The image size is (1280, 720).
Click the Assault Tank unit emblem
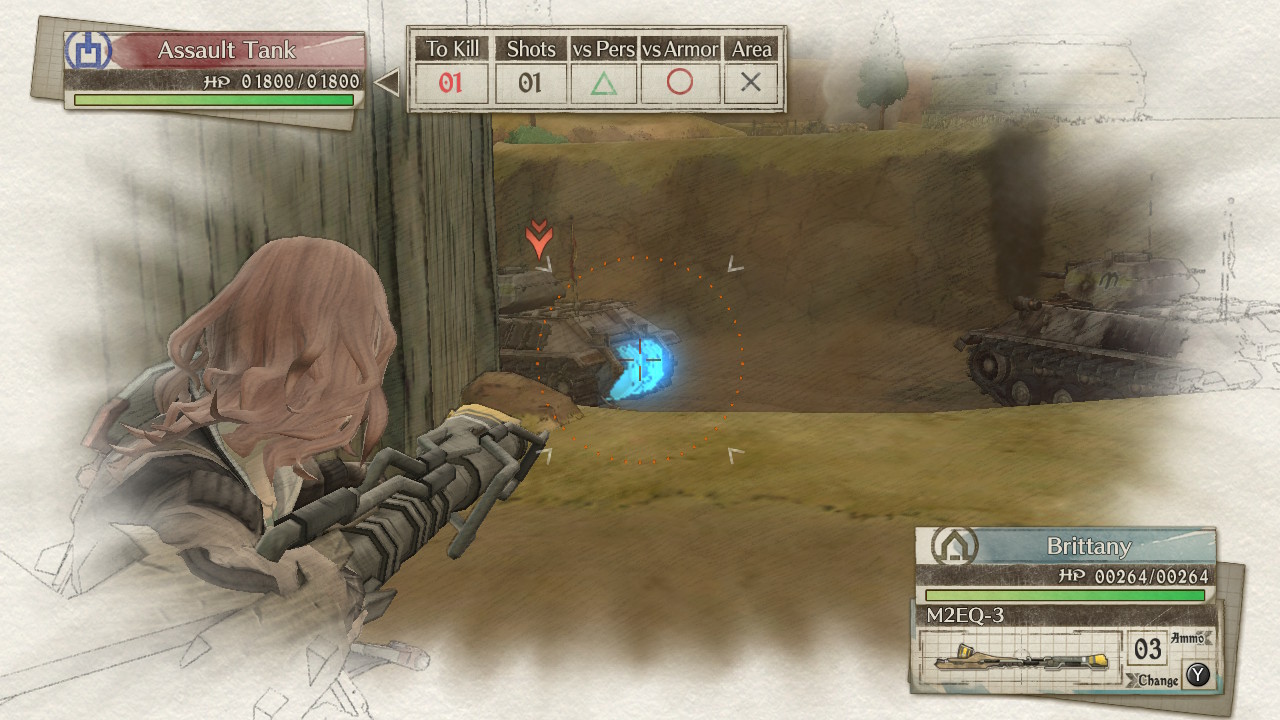[88, 52]
